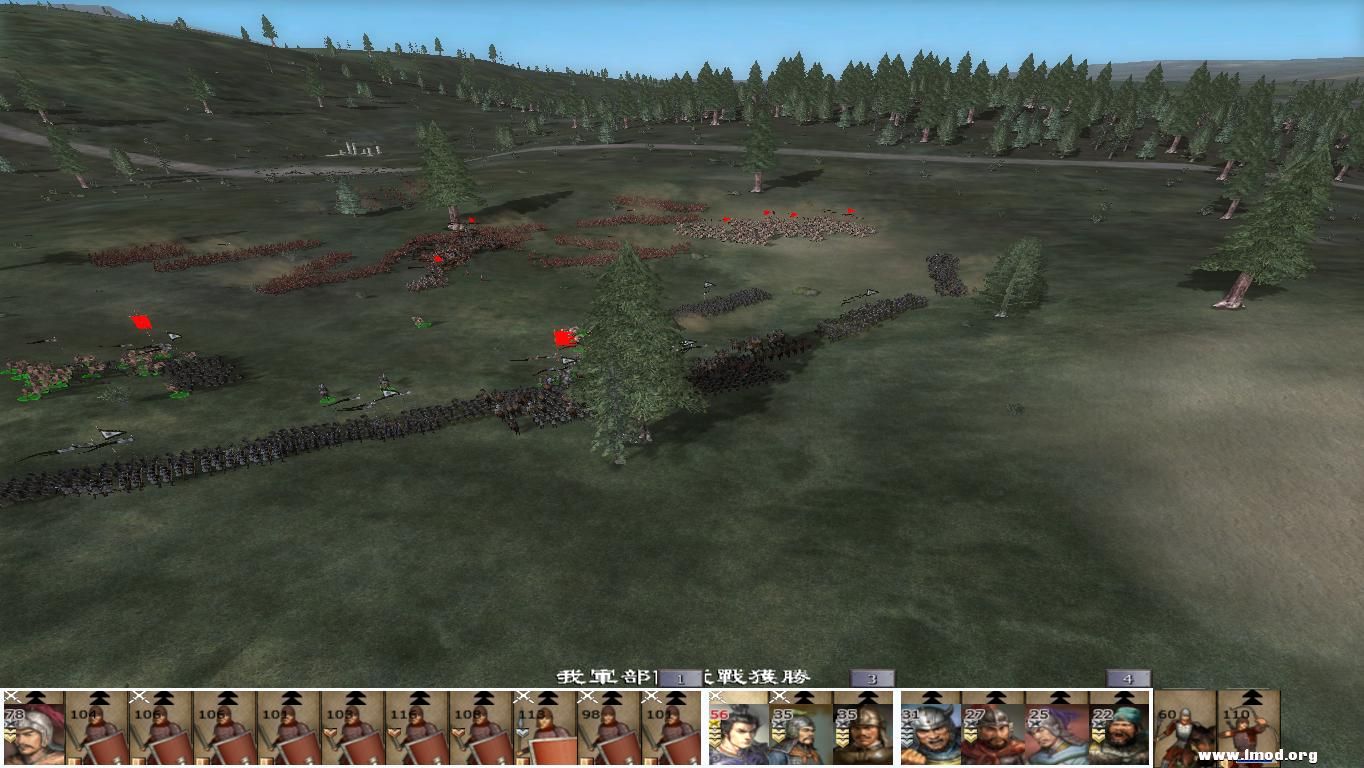Switch to army group tab 4
This screenshot has width=1364, height=768.
[1127, 677]
